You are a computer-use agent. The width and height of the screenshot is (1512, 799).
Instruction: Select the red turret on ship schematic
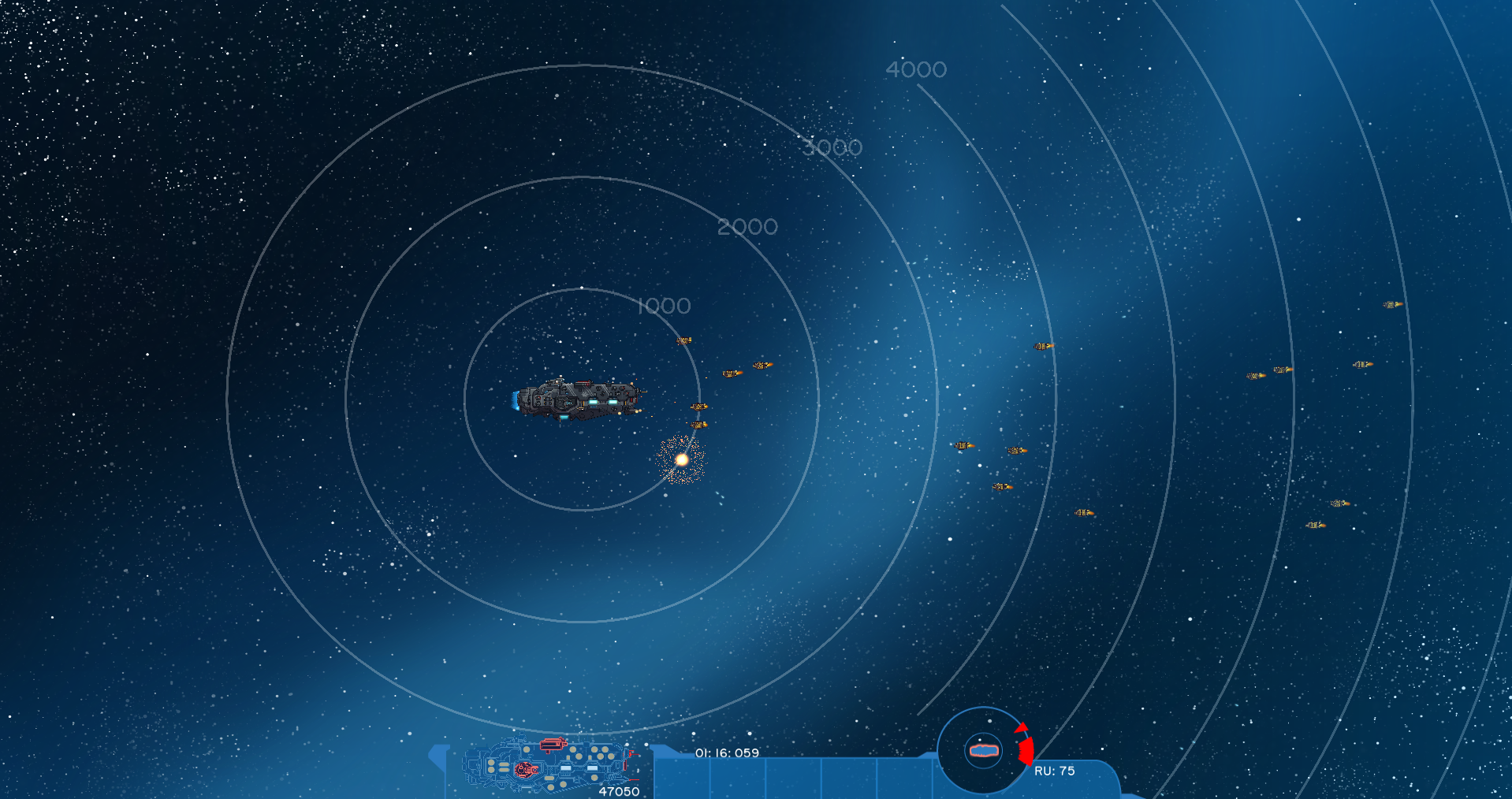pos(553,744)
